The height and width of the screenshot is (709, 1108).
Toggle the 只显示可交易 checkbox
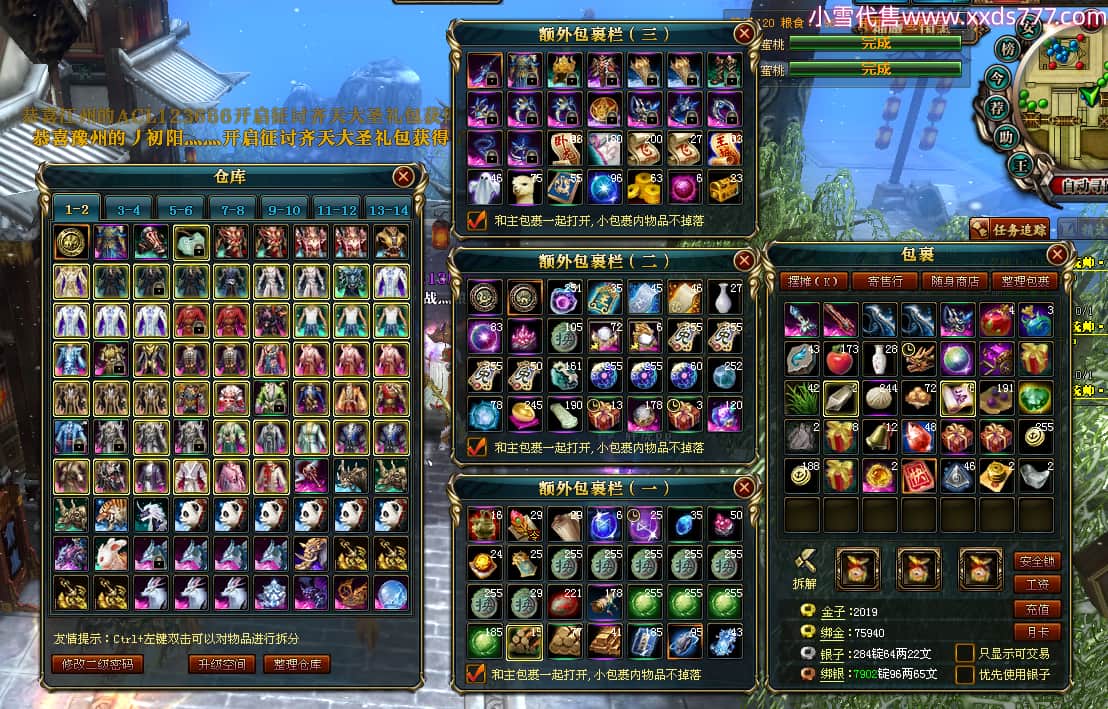pos(964,653)
